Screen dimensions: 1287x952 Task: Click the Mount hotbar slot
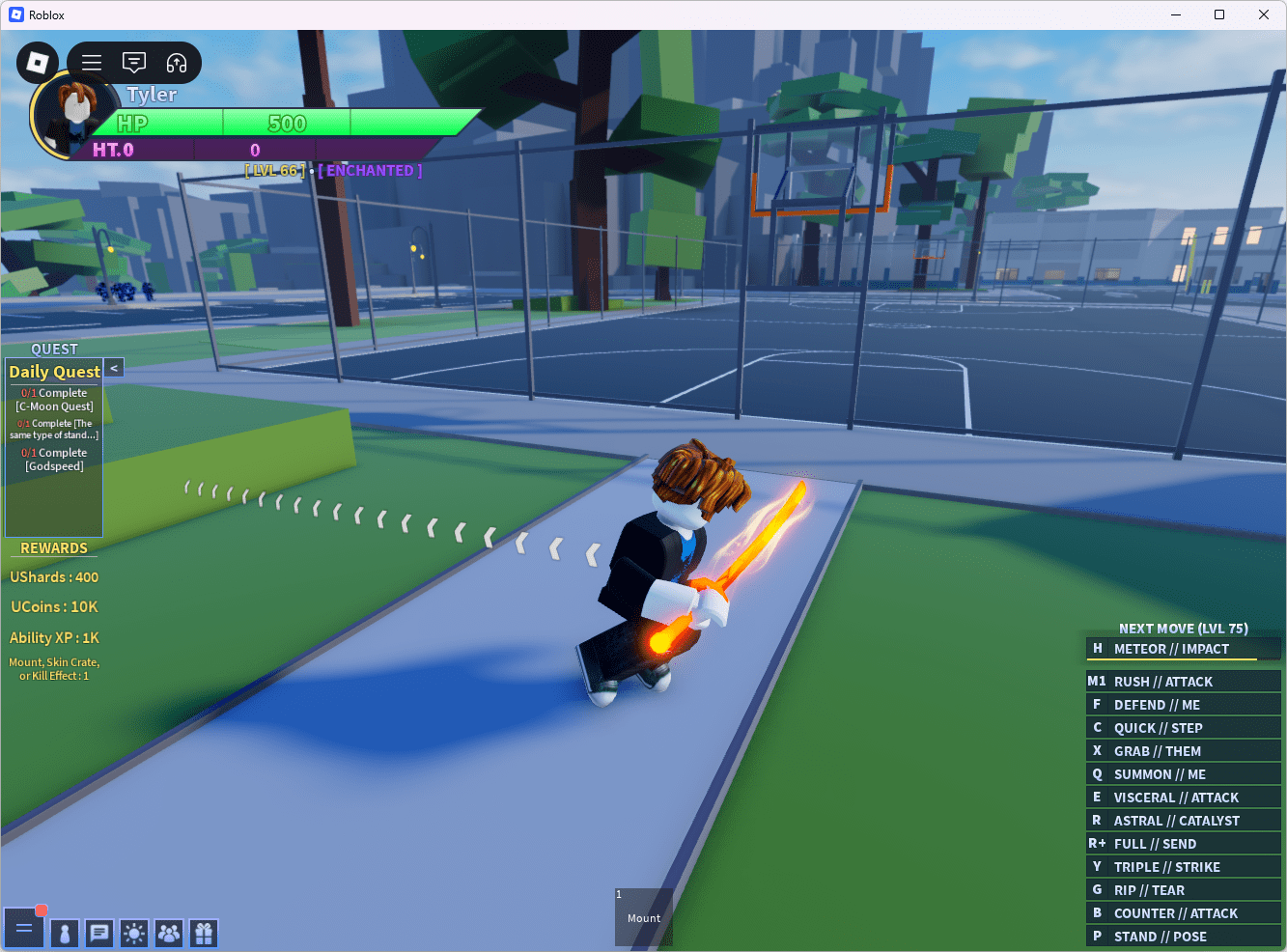643,916
